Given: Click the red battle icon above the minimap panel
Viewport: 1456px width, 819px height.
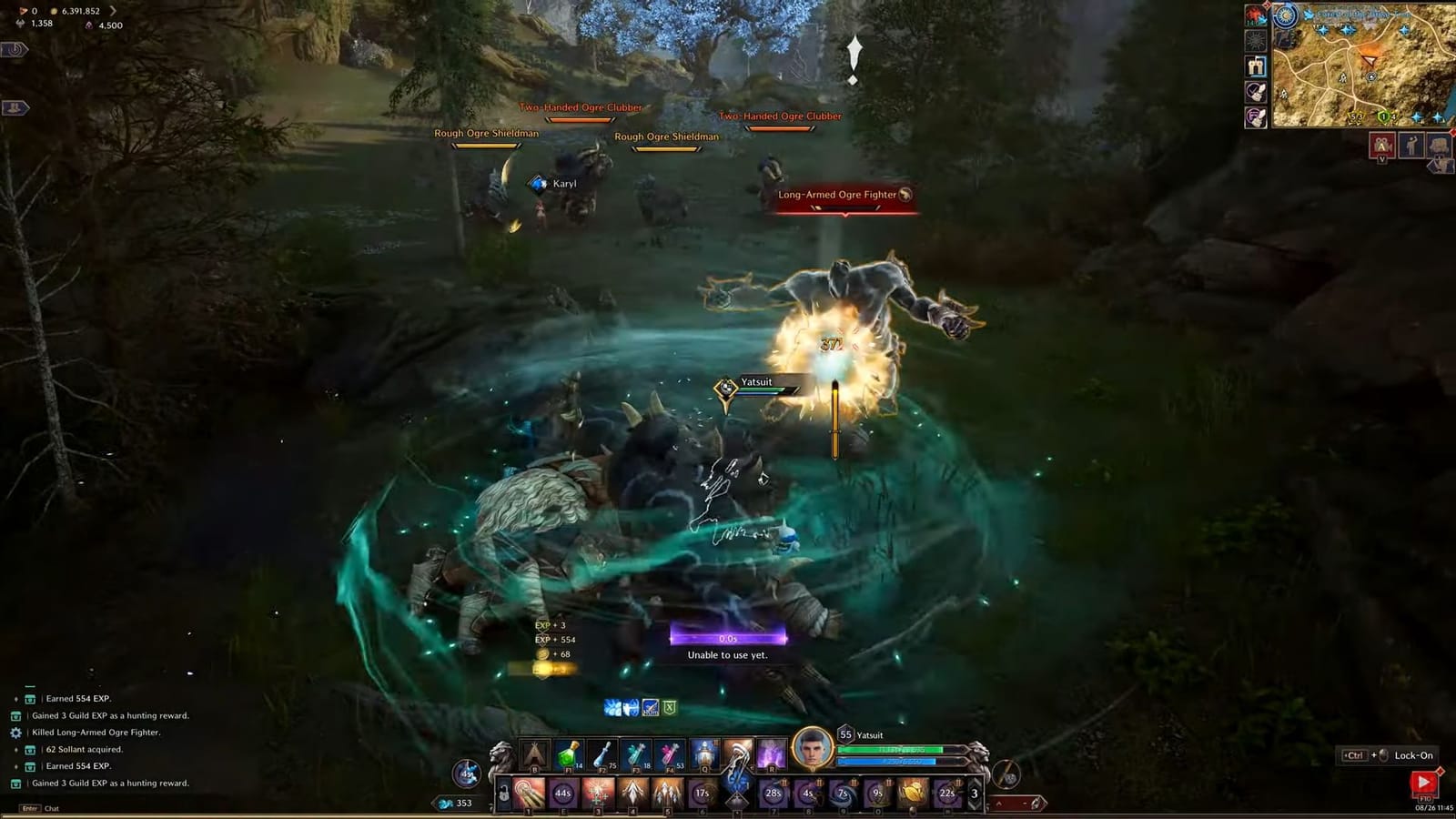Looking at the screenshot, I should (x=1255, y=15).
